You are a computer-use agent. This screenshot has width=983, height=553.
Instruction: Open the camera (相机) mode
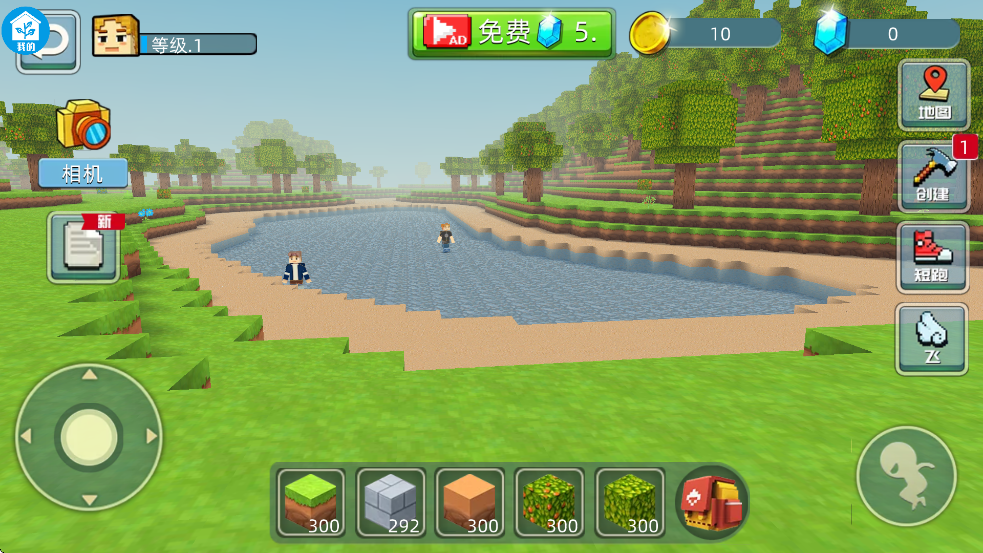83,143
